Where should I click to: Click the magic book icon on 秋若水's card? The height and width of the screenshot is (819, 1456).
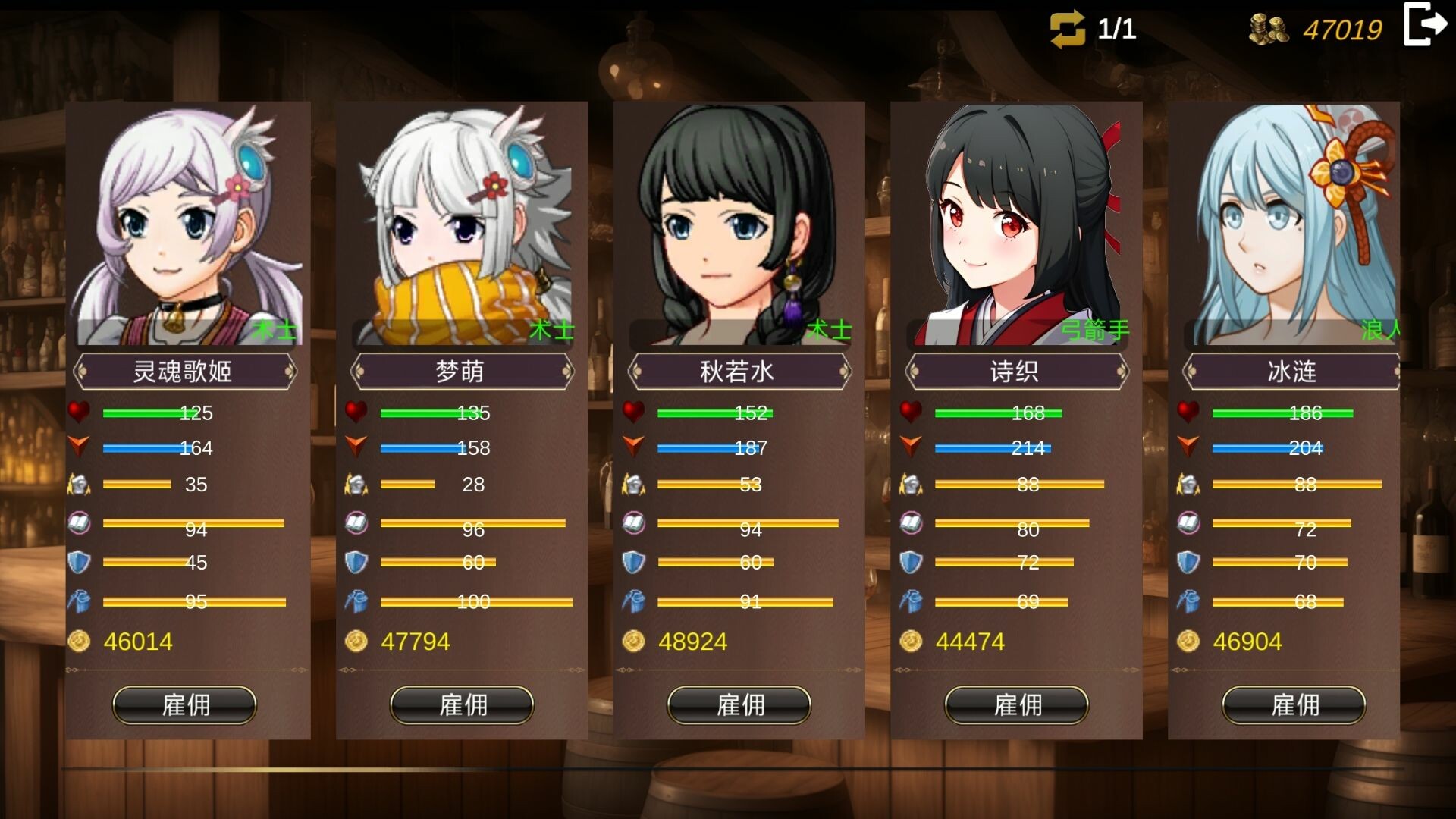coord(635,522)
